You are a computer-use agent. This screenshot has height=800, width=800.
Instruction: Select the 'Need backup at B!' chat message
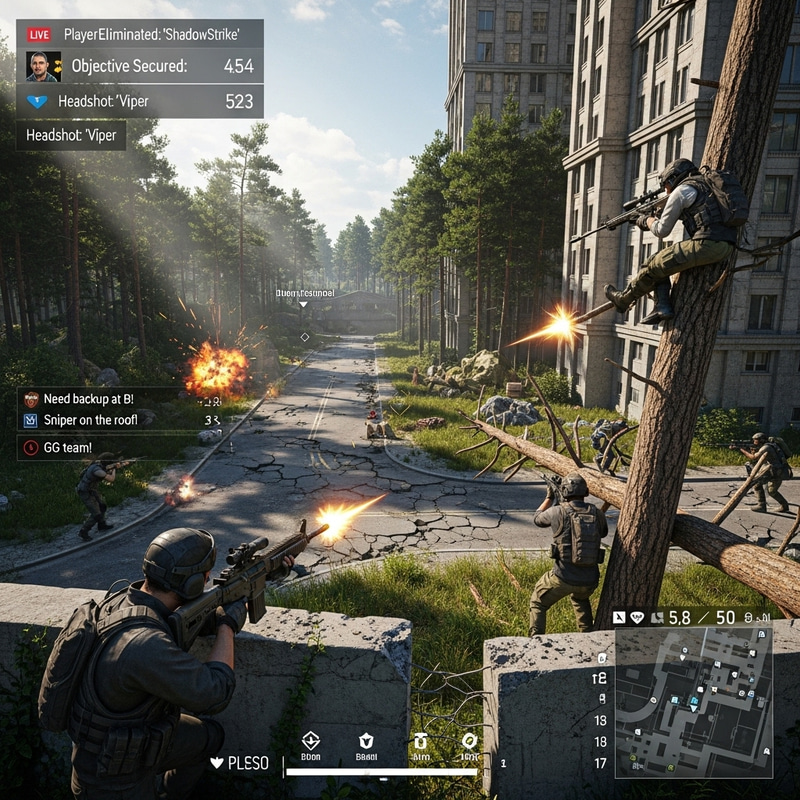[x=89, y=398]
